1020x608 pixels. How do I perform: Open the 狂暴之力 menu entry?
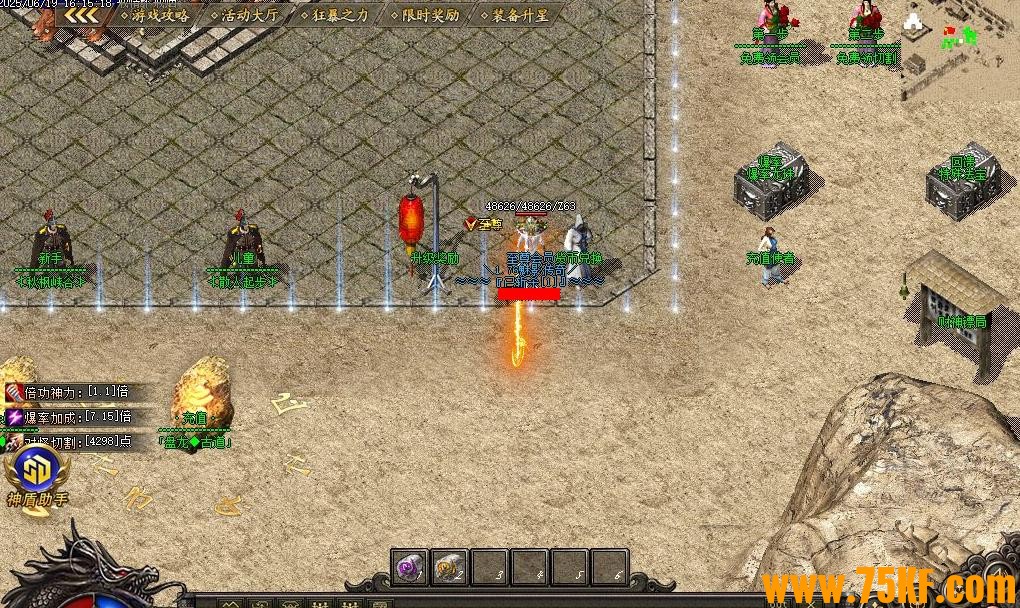point(334,15)
